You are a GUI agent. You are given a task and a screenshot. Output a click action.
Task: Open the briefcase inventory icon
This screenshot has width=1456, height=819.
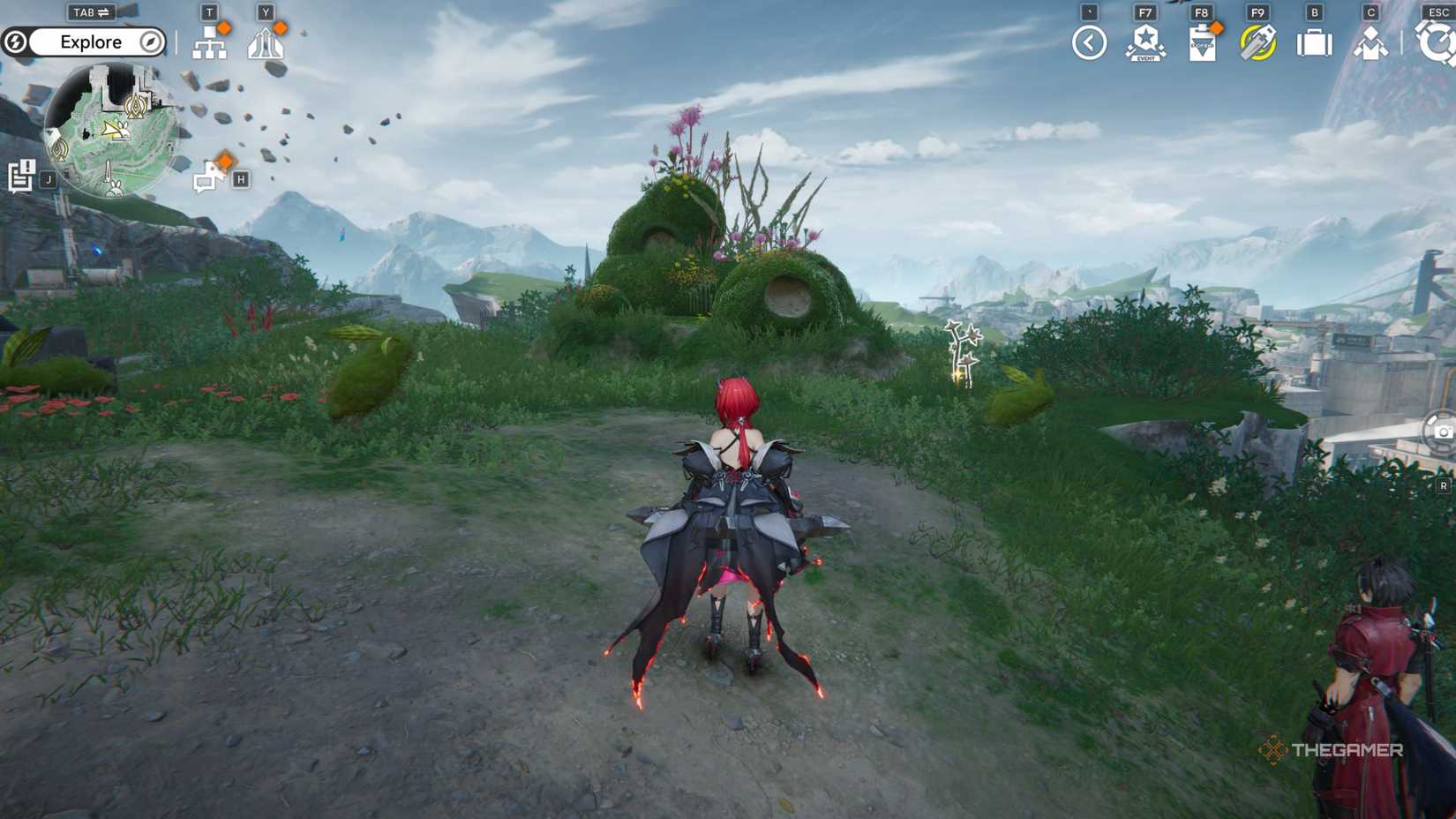[x=1314, y=42]
